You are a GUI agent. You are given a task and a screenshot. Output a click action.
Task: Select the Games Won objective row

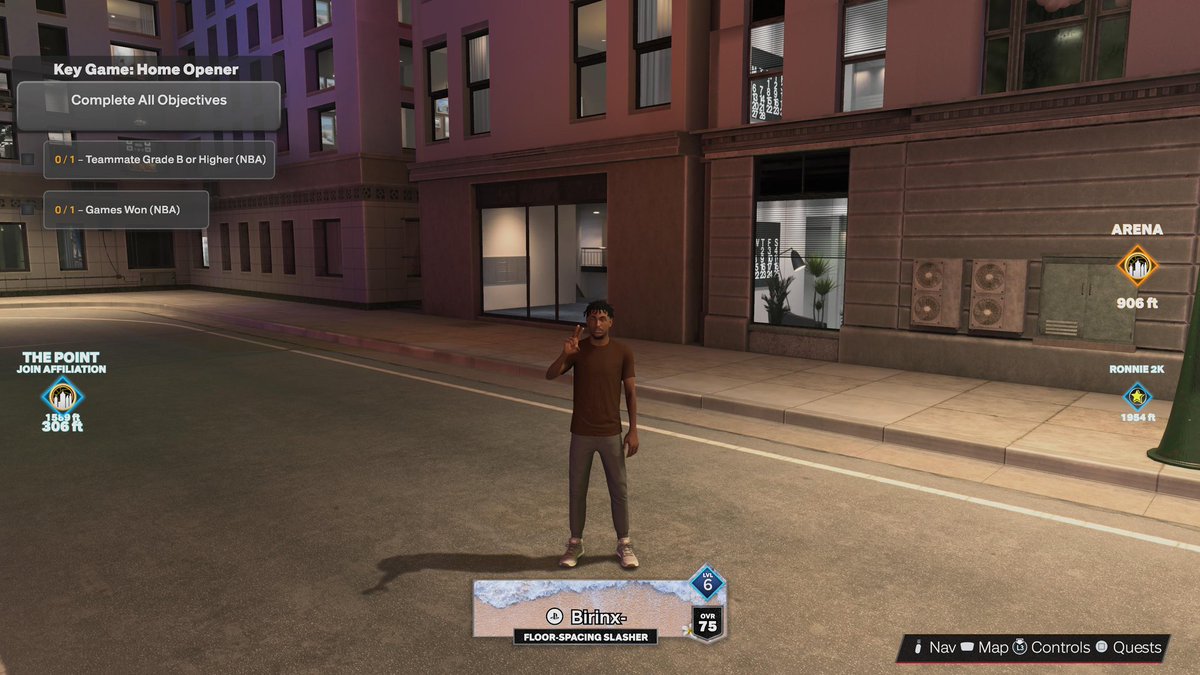tap(126, 210)
